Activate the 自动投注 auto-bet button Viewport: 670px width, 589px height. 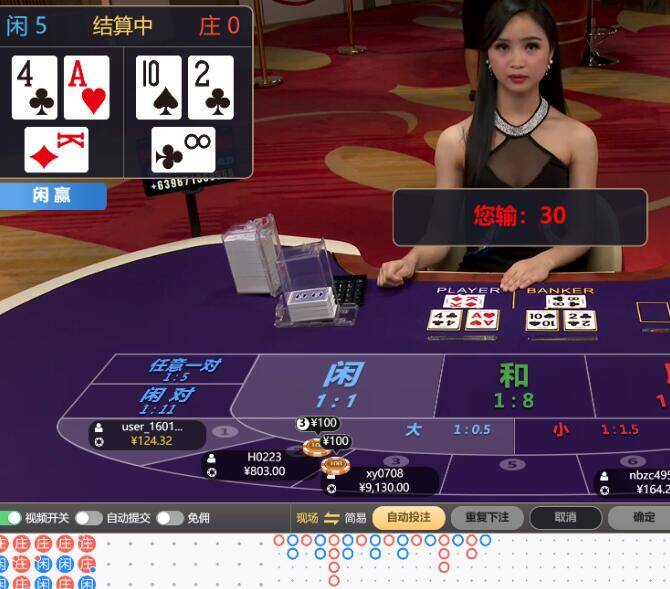click(x=408, y=517)
